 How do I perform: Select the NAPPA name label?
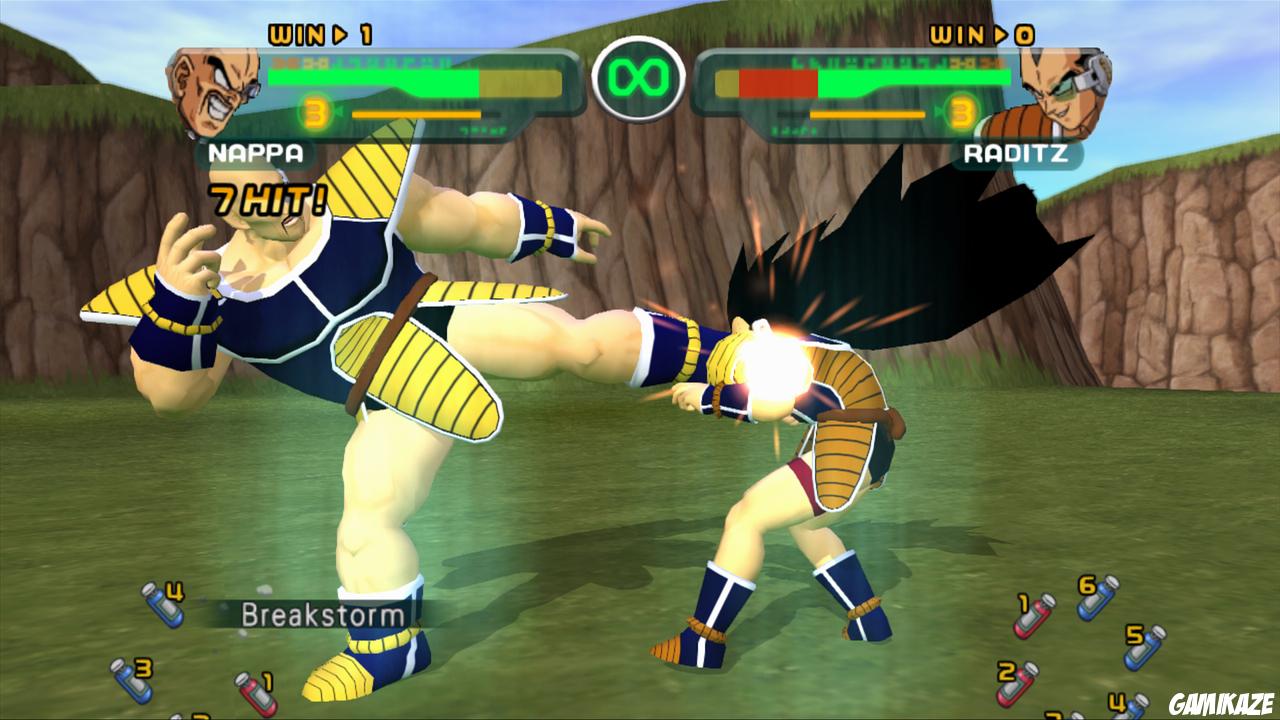253,153
